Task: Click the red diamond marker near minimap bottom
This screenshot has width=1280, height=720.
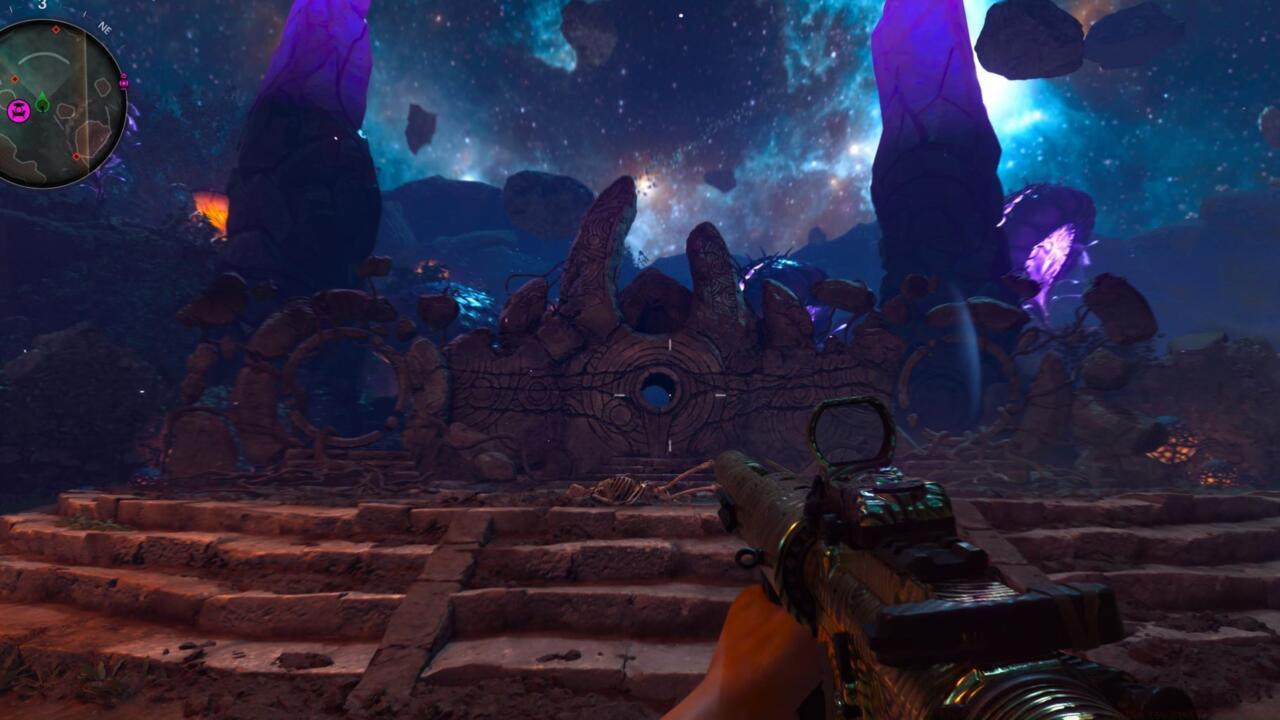Action: 76,157
